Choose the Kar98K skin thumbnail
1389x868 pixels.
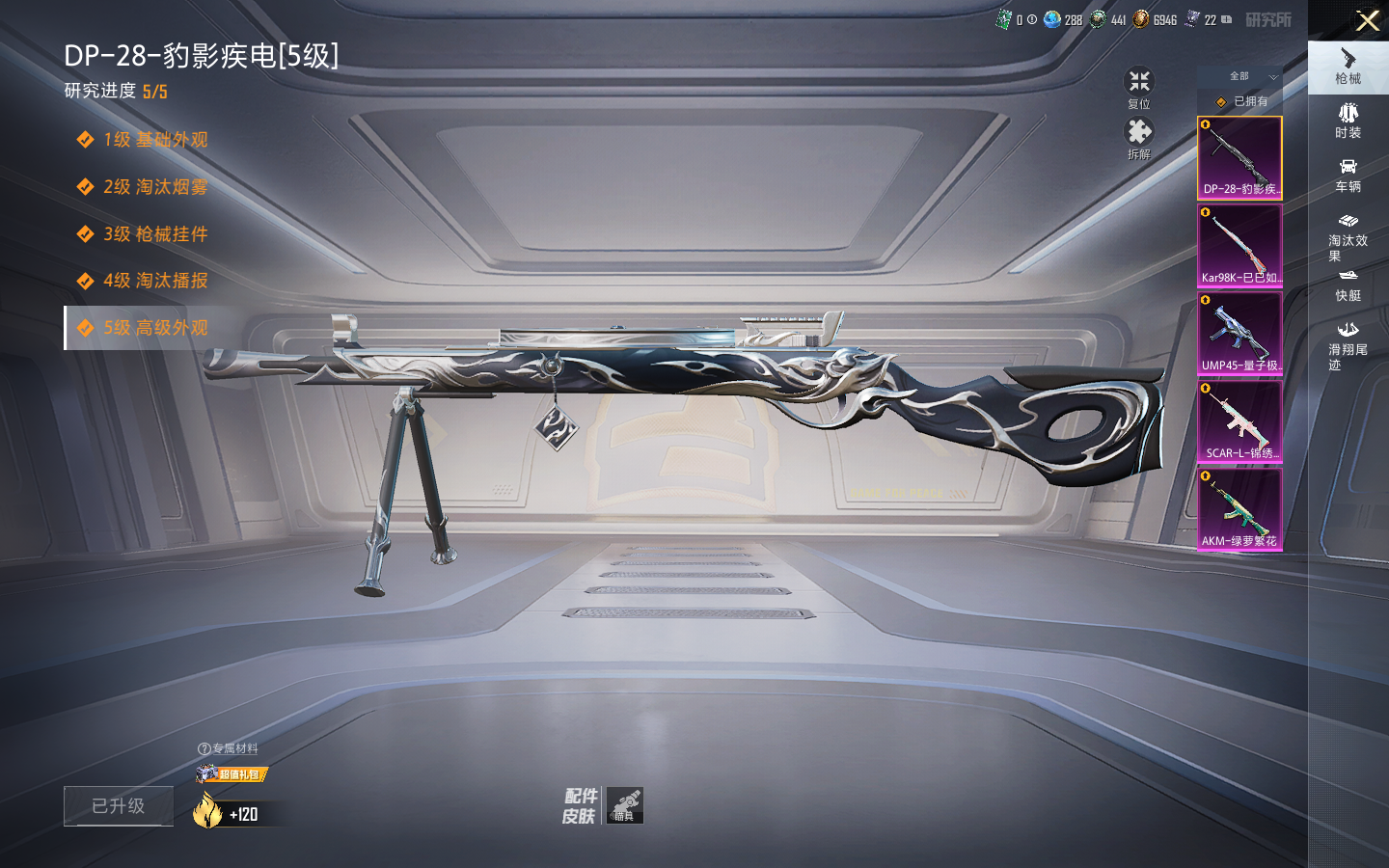pyautogui.click(x=1239, y=245)
